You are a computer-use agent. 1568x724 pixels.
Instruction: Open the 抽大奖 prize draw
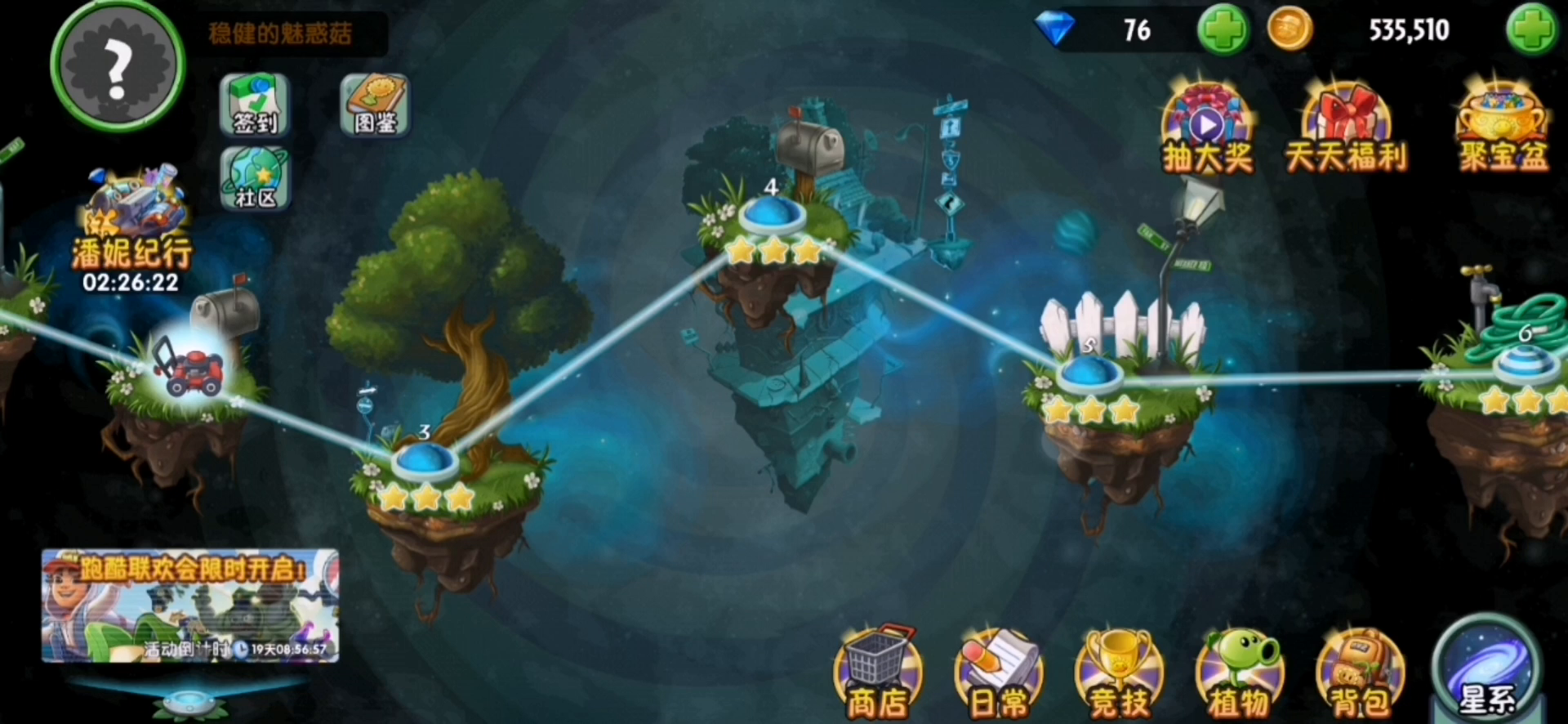[x=1207, y=129]
